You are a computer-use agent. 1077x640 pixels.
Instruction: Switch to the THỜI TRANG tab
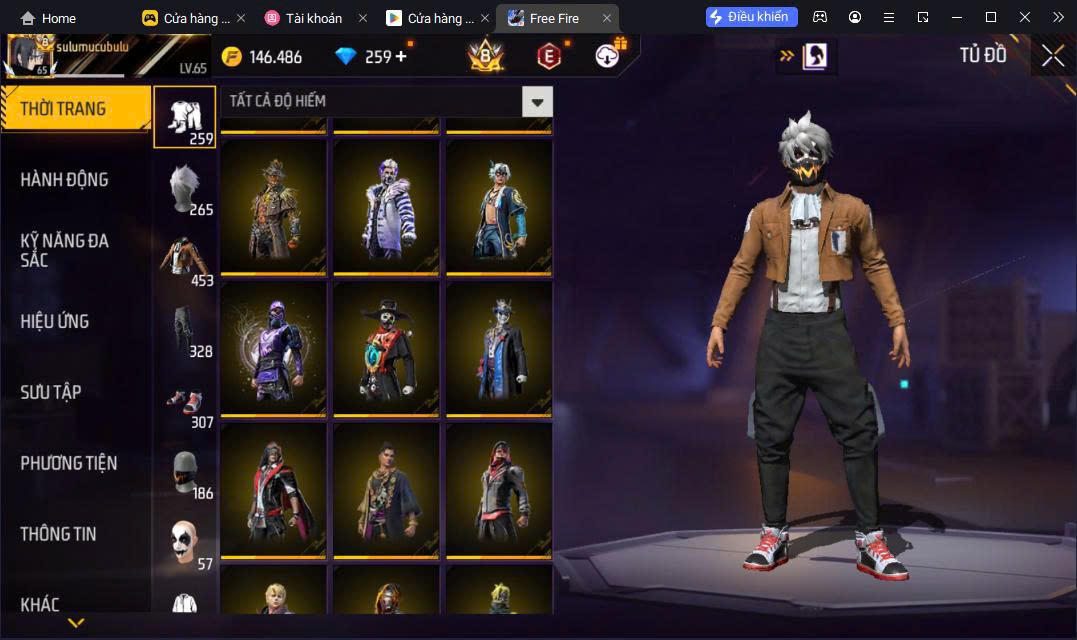tap(74, 109)
